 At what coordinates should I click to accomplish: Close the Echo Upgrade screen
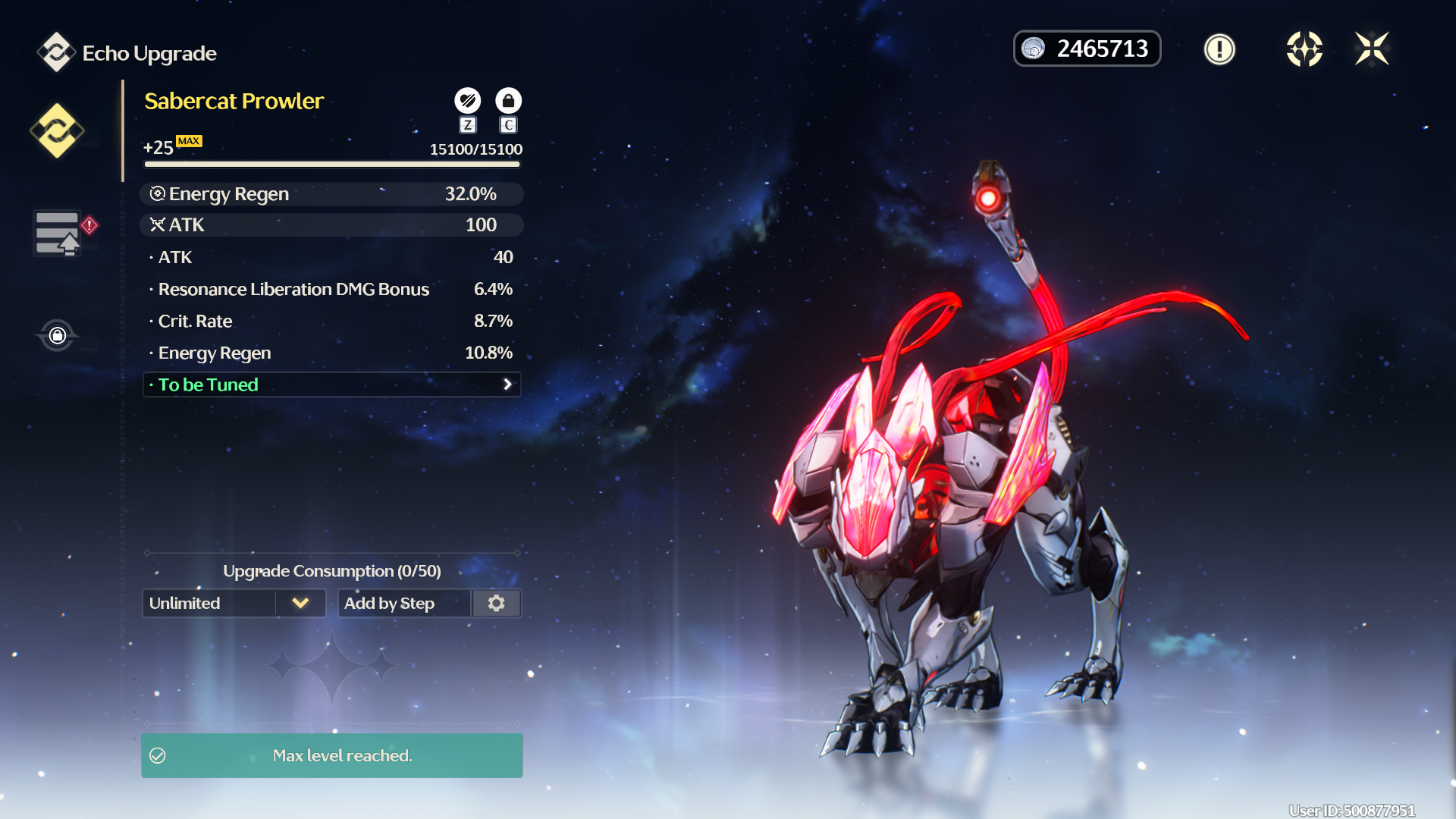1372,49
